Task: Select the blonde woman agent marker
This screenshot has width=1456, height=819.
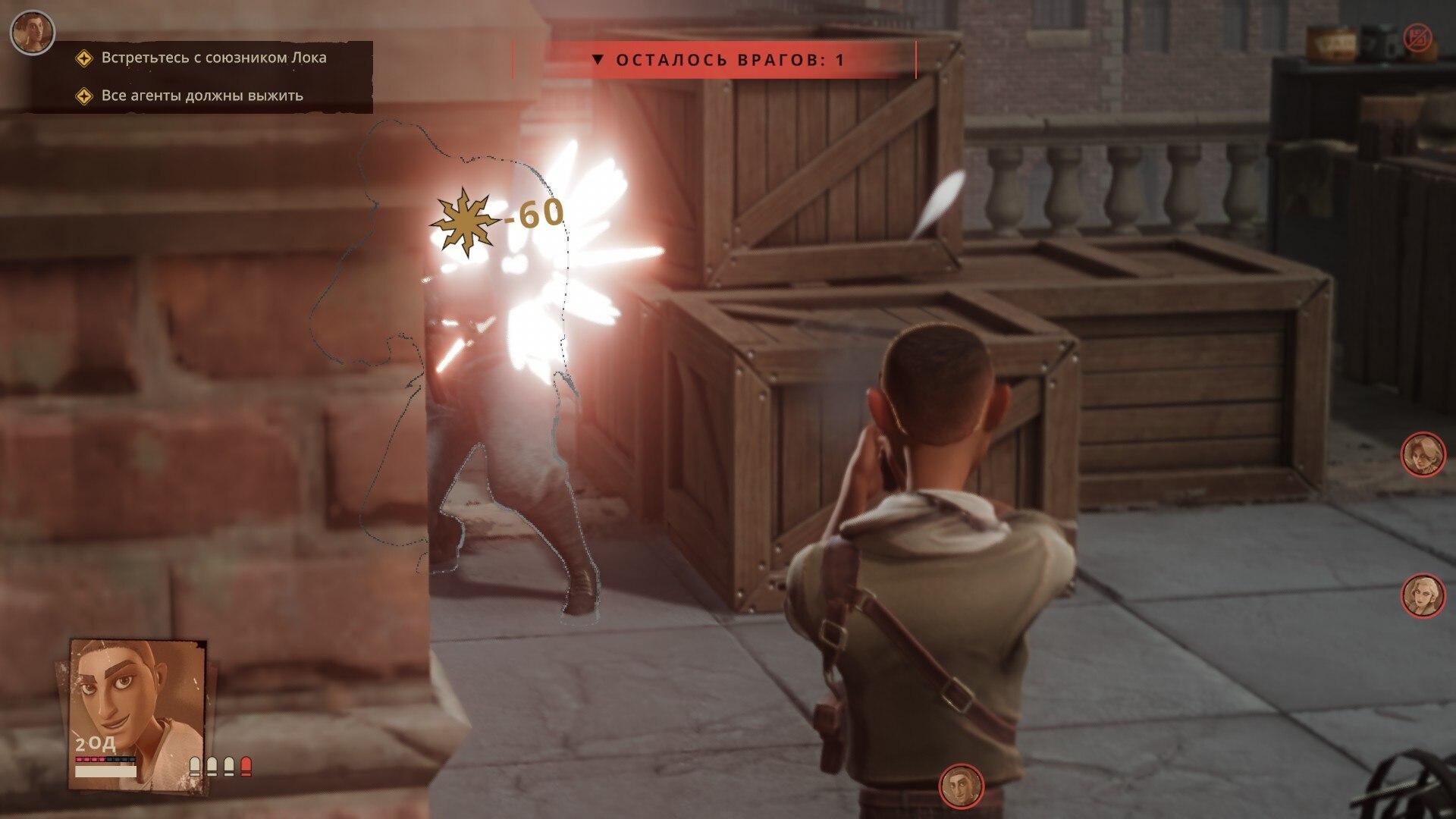Action: click(1421, 595)
